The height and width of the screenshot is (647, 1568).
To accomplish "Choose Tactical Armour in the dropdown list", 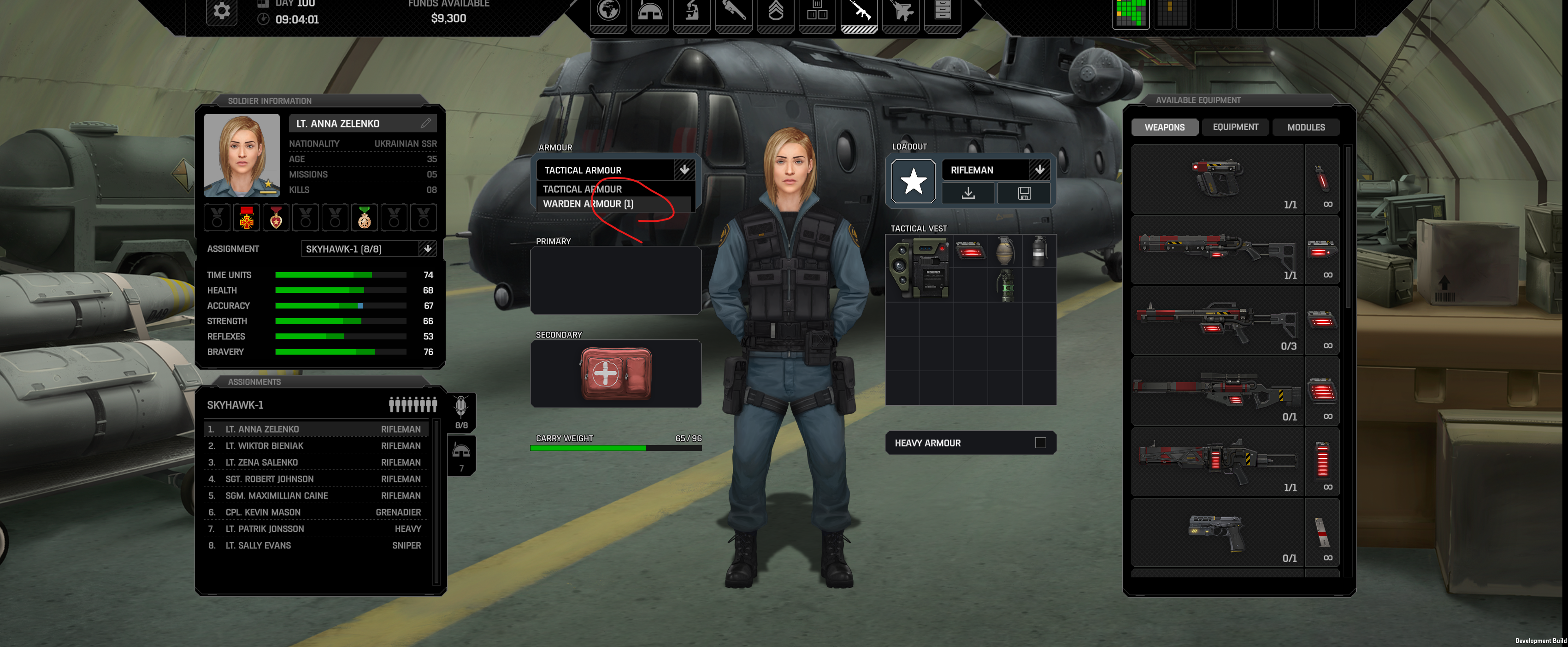I will pyautogui.click(x=582, y=189).
